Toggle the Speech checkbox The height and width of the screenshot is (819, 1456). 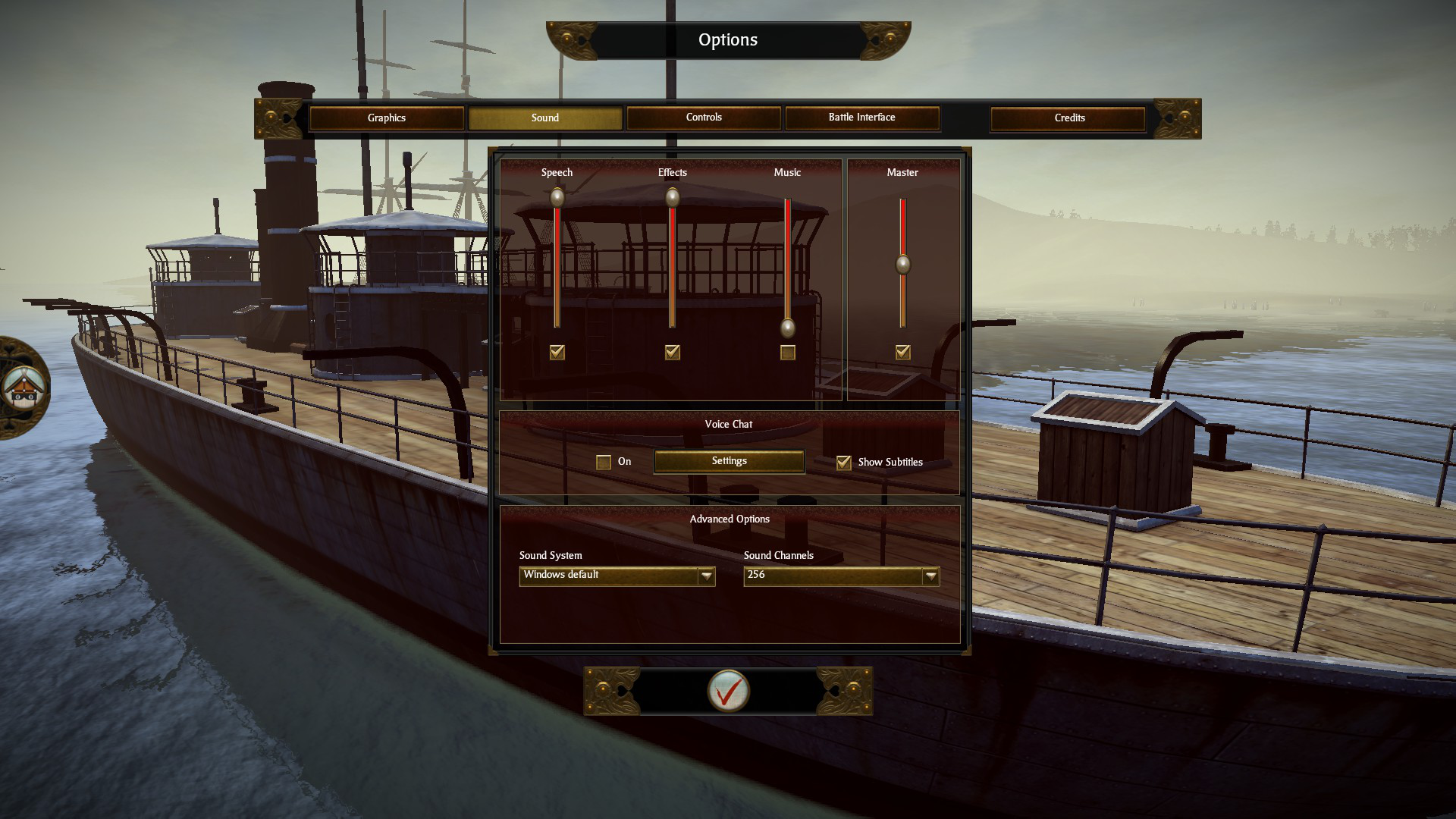(x=557, y=353)
